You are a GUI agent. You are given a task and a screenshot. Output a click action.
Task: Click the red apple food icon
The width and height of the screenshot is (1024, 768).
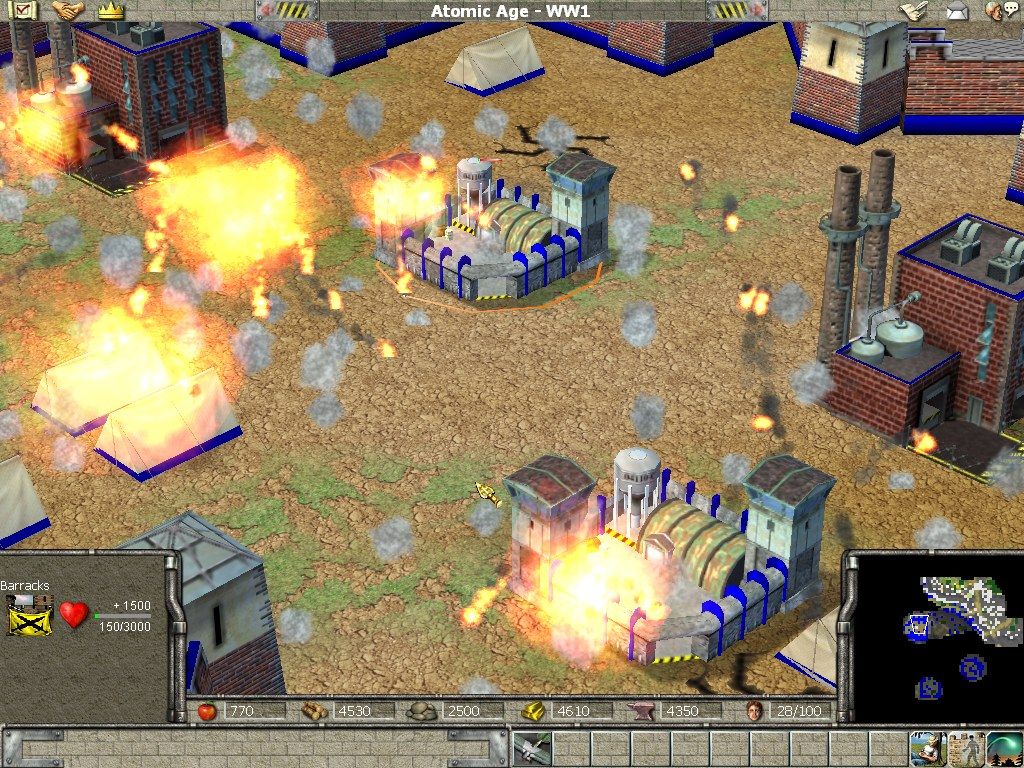208,711
